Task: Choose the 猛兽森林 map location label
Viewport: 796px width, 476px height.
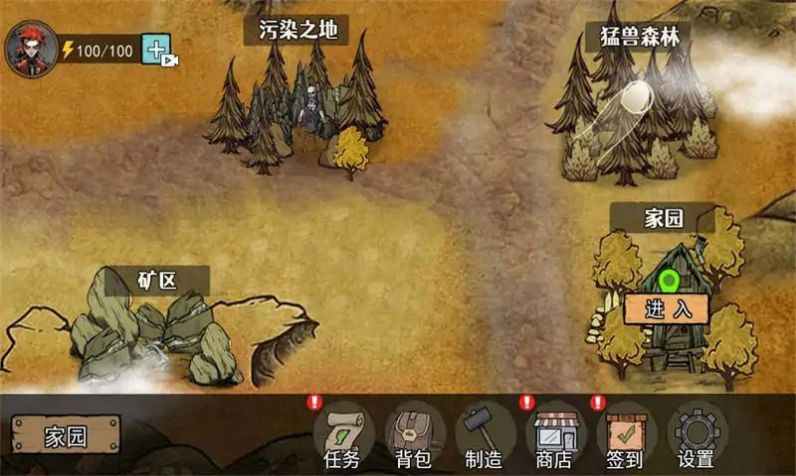Action: 639,37
